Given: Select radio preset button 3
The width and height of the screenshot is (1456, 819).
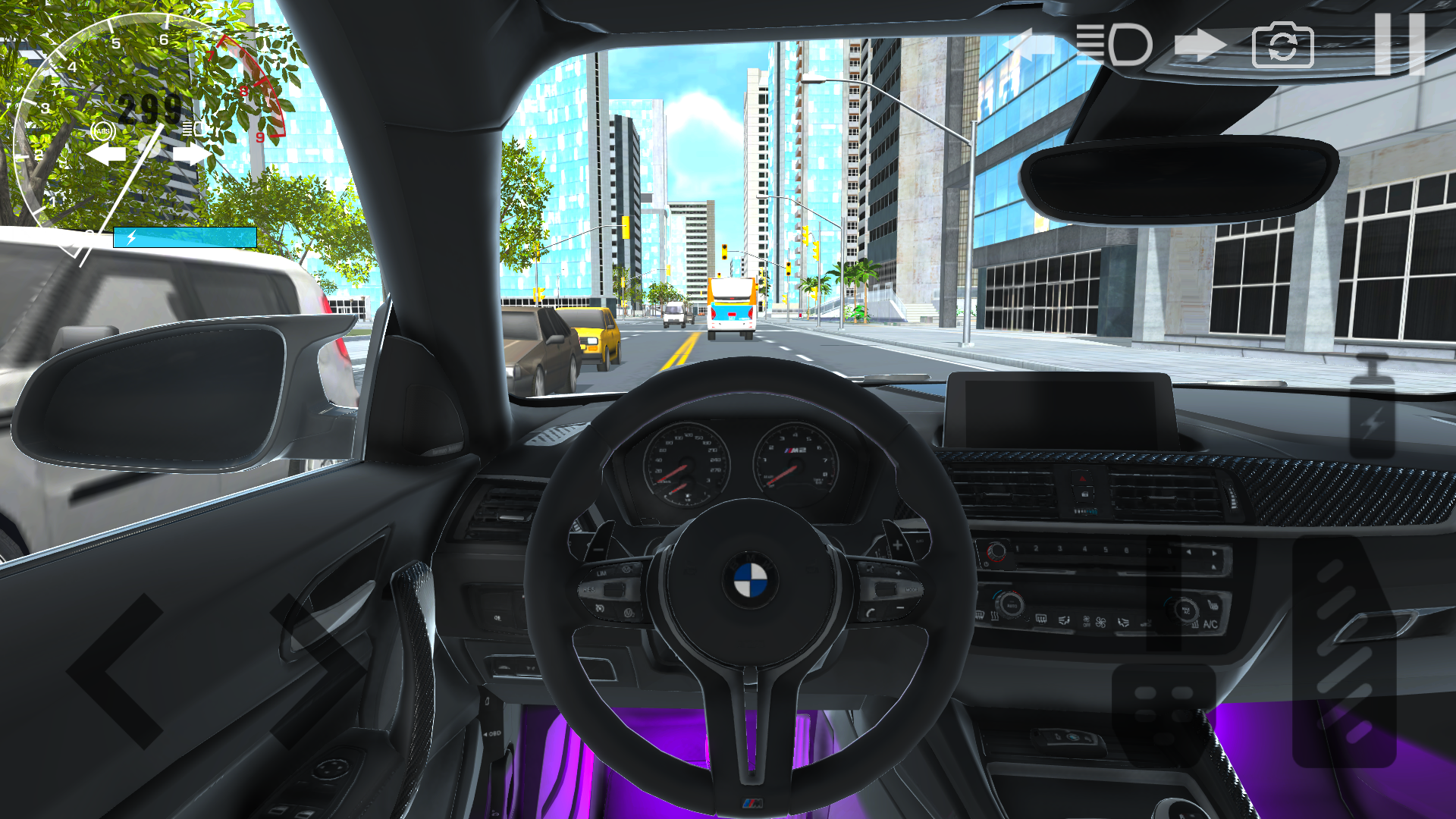Looking at the screenshot, I should (1060, 549).
